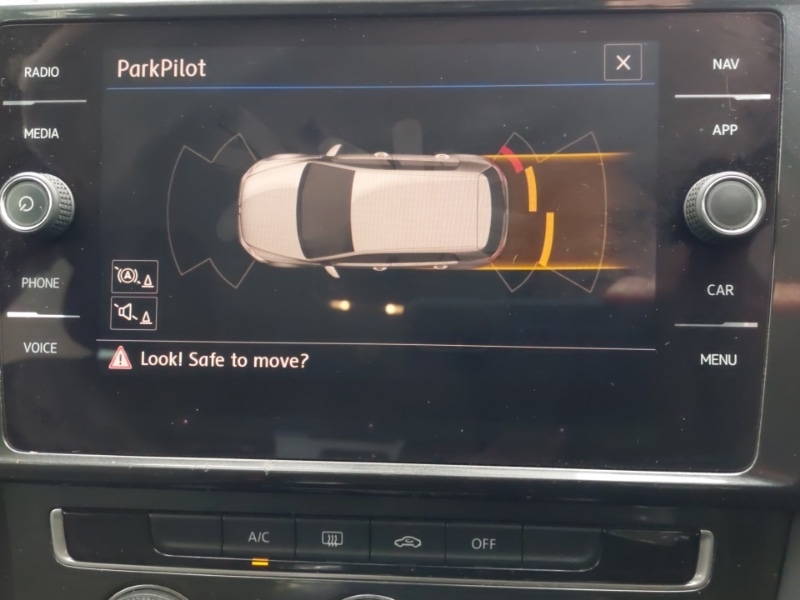Open the PHONE menu
Viewport: 800px width, 600px height.
[41, 283]
